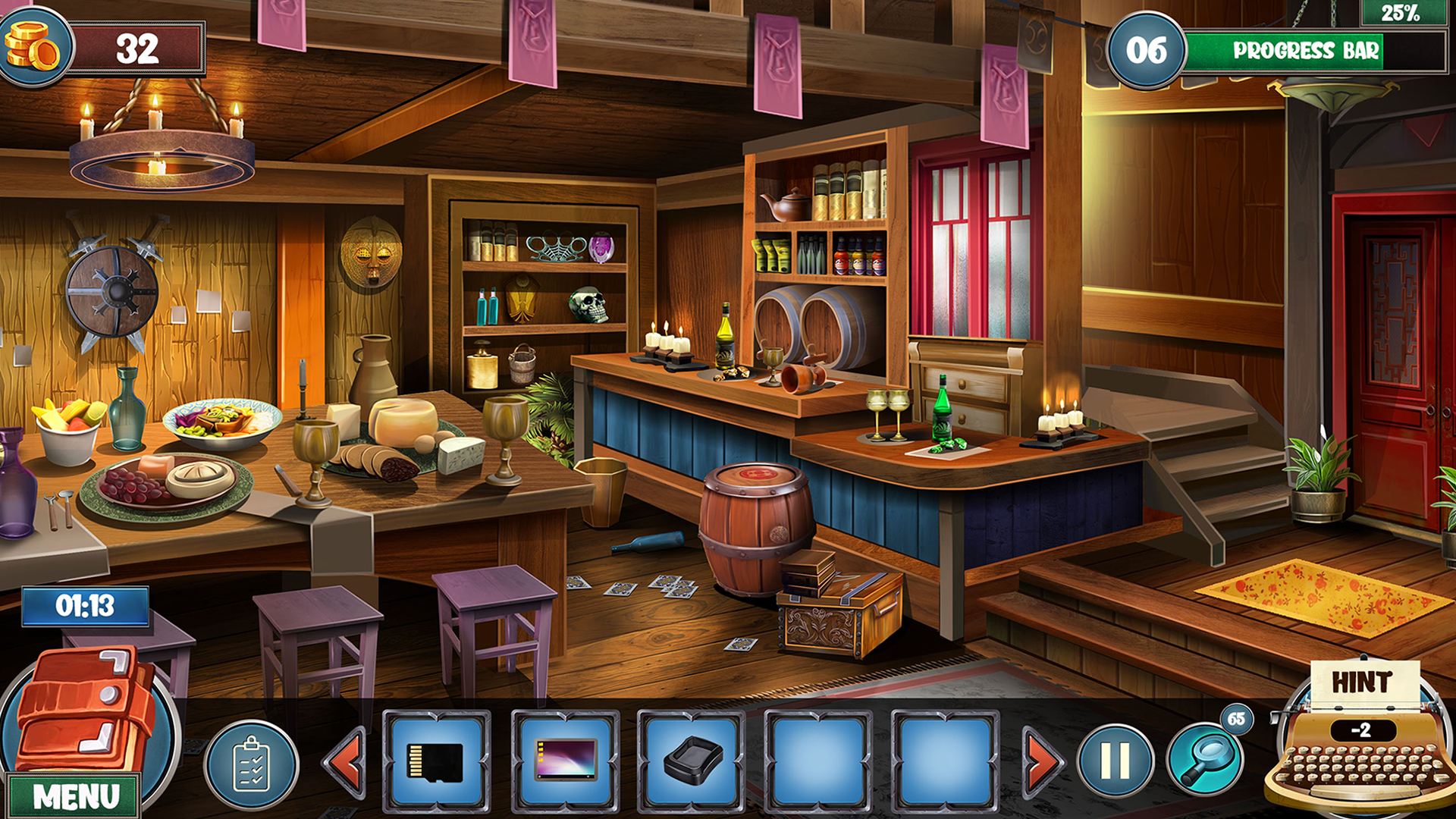The height and width of the screenshot is (819, 1456).
Task: Show previous items with left arrow
Action: click(346, 761)
